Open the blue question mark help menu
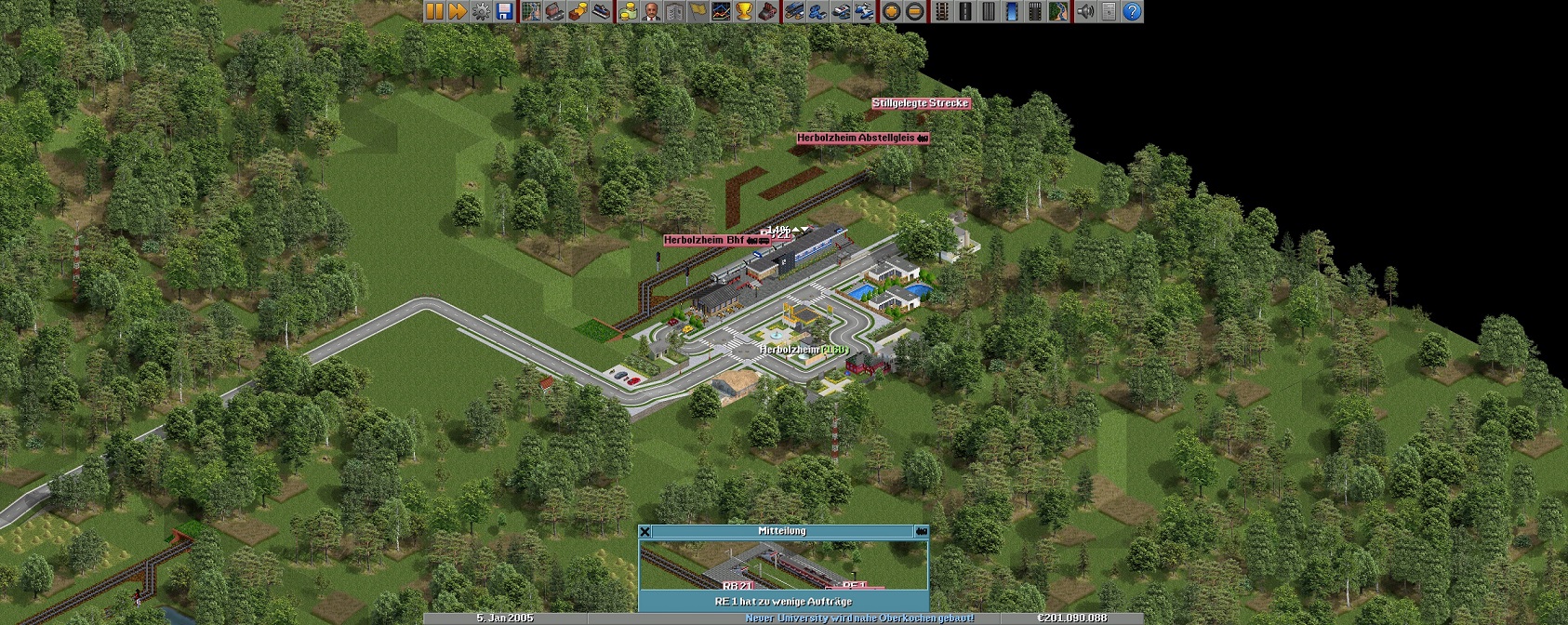The height and width of the screenshot is (625, 1568). tap(1131, 11)
